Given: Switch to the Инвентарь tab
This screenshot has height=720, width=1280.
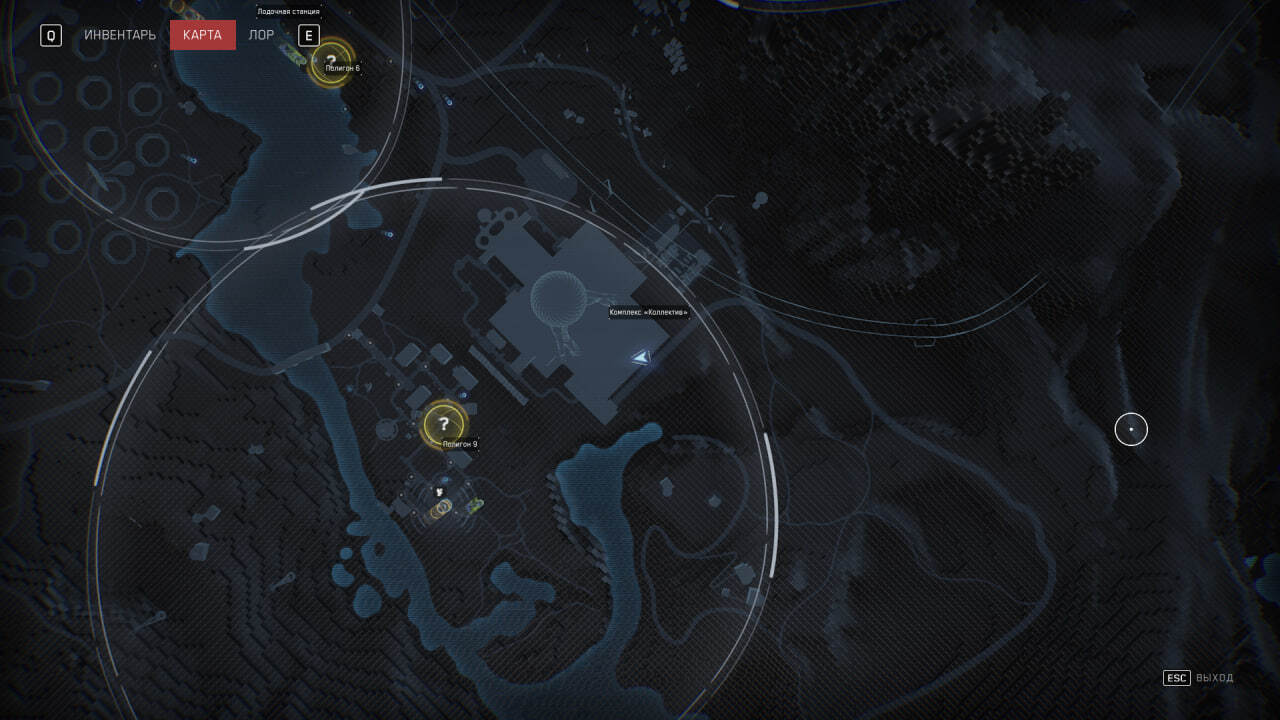Looking at the screenshot, I should 120,35.
